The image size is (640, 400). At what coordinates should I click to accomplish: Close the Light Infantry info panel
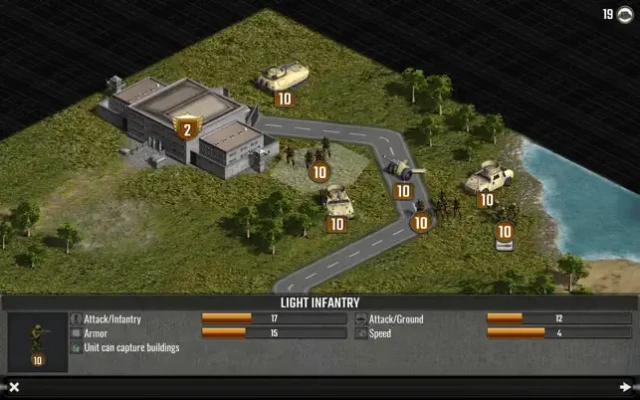pyautogui.click(x=14, y=387)
